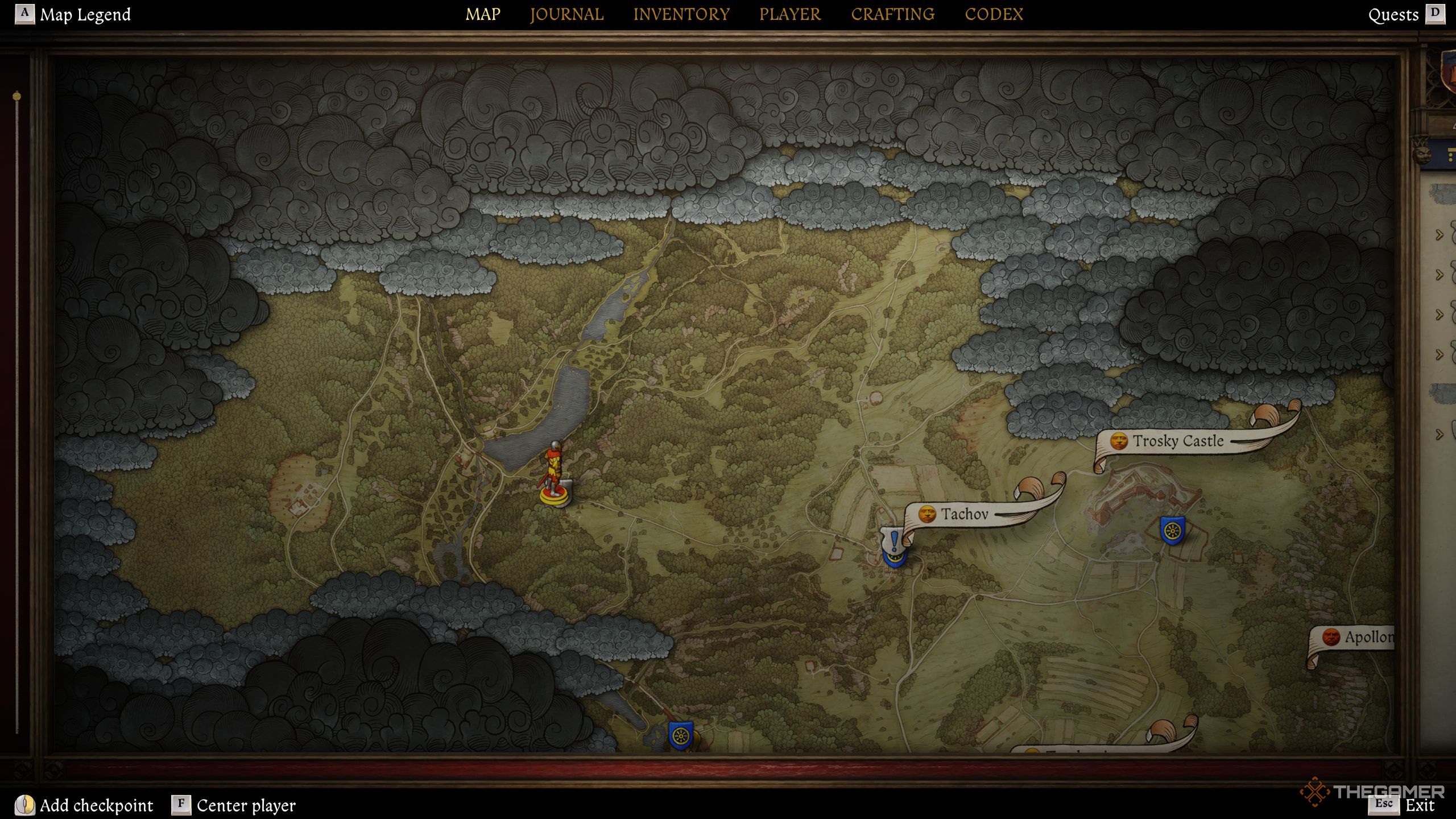The image size is (1456, 819).
Task: Go to the Player tab
Action: click(x=790, y=14)
